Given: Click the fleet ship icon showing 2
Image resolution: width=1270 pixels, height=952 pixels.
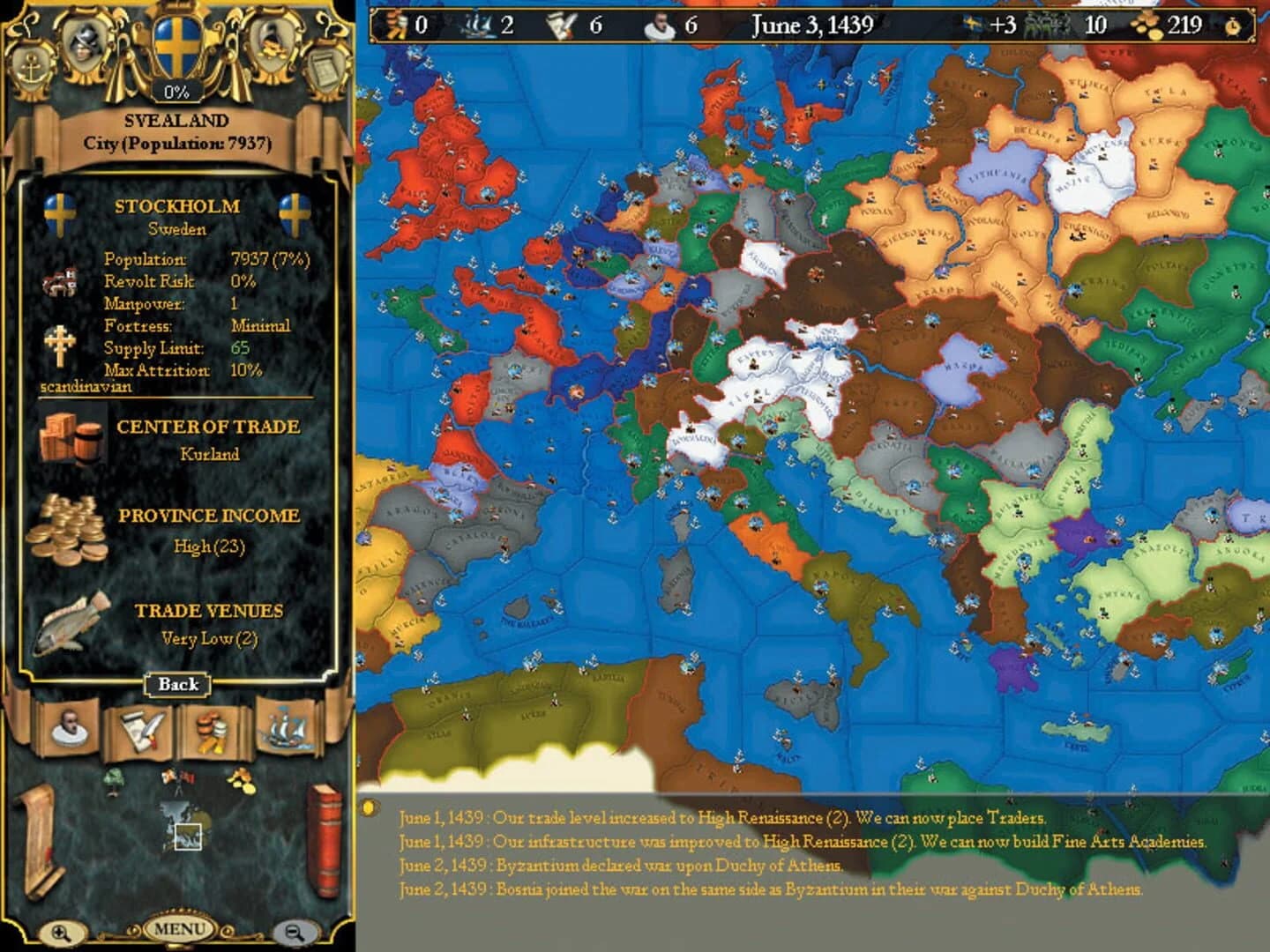Looking at the screenshot, I should coord(479,24).
